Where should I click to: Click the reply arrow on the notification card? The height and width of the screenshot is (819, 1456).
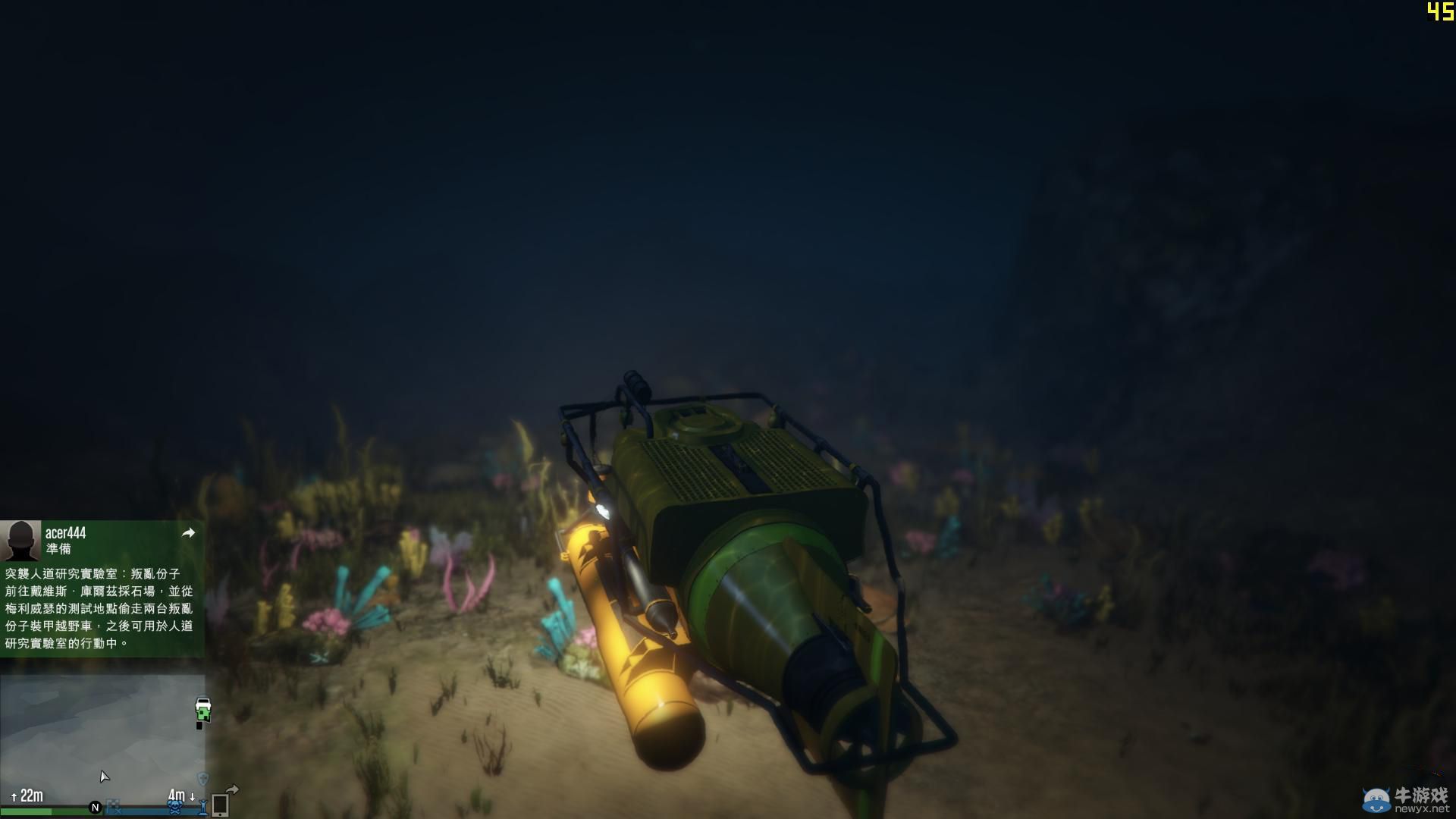click(188, 533)
